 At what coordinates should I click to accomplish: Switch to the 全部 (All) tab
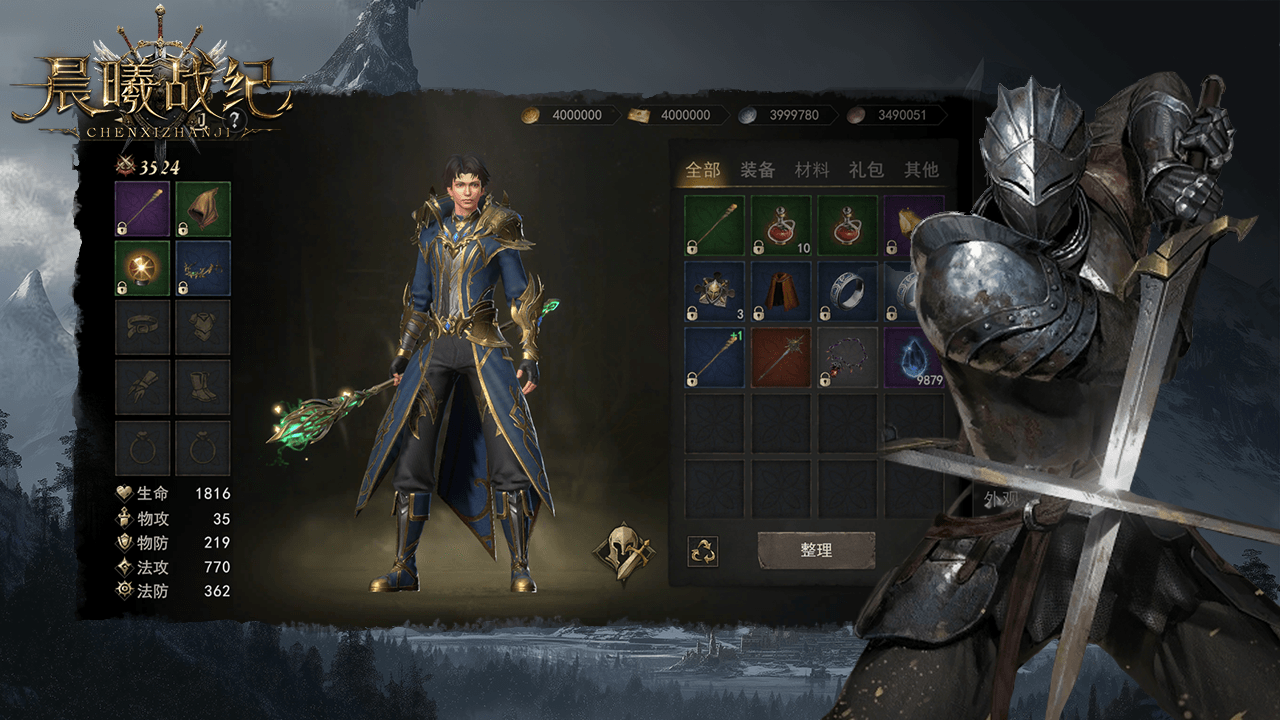703,170
